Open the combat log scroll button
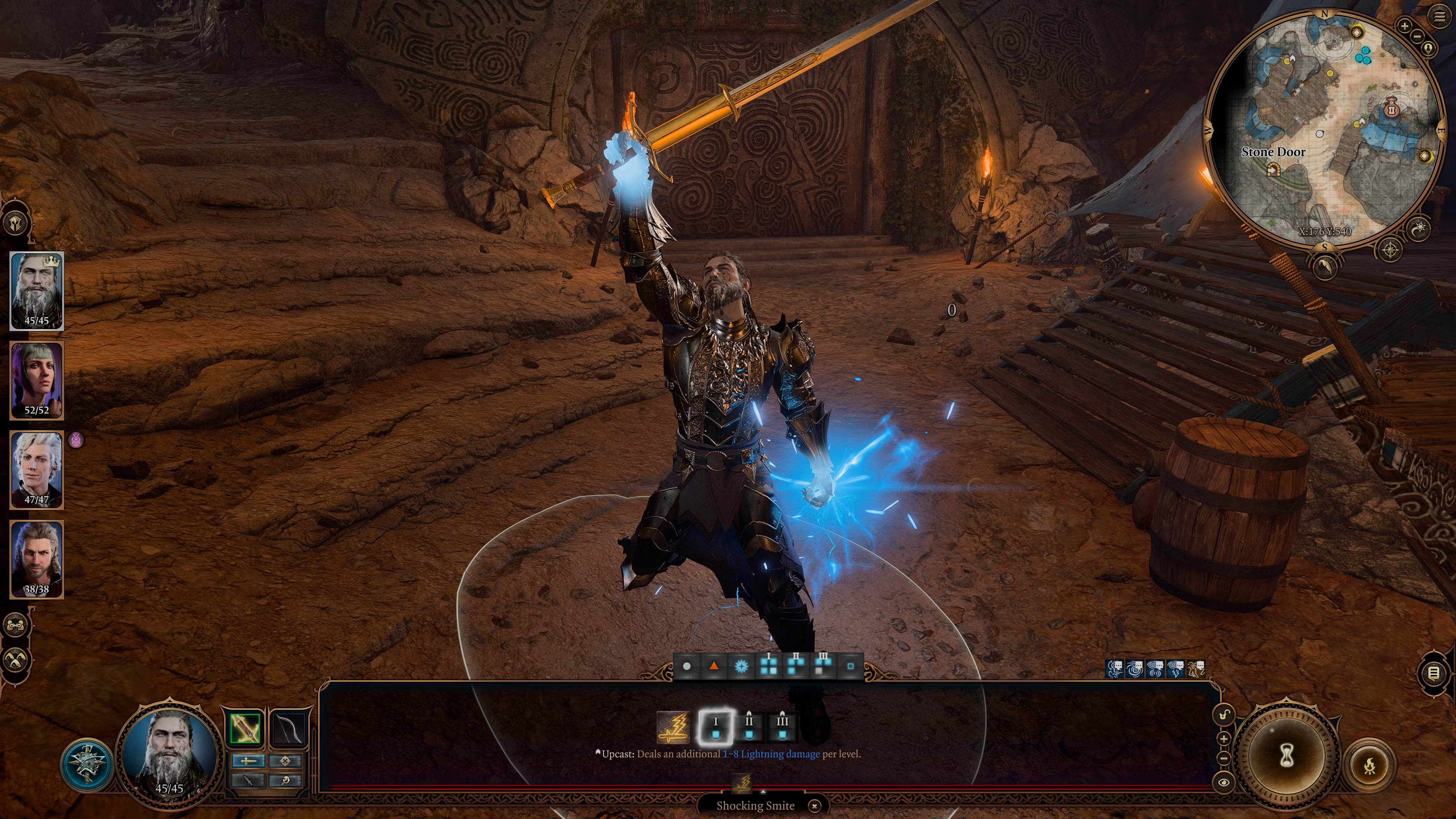This screenshot has width=1456, height=819. [1433, 673]
